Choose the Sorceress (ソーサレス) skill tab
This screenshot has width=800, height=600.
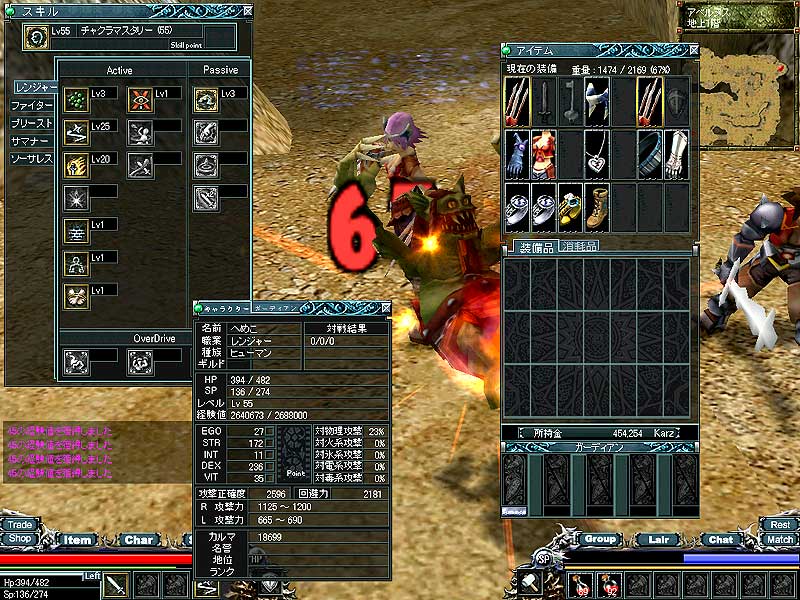[32, 158]
